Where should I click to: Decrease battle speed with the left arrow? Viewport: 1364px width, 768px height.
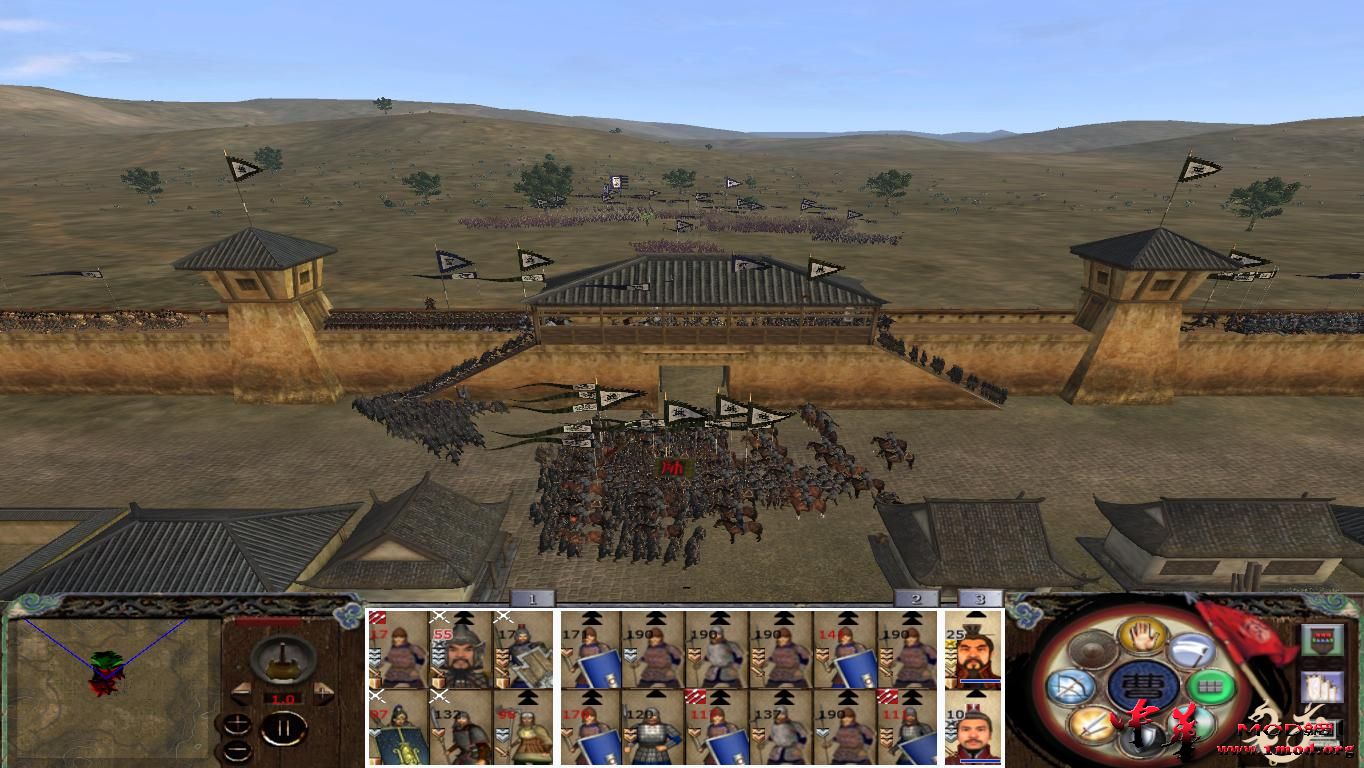[x=242, y=693]
